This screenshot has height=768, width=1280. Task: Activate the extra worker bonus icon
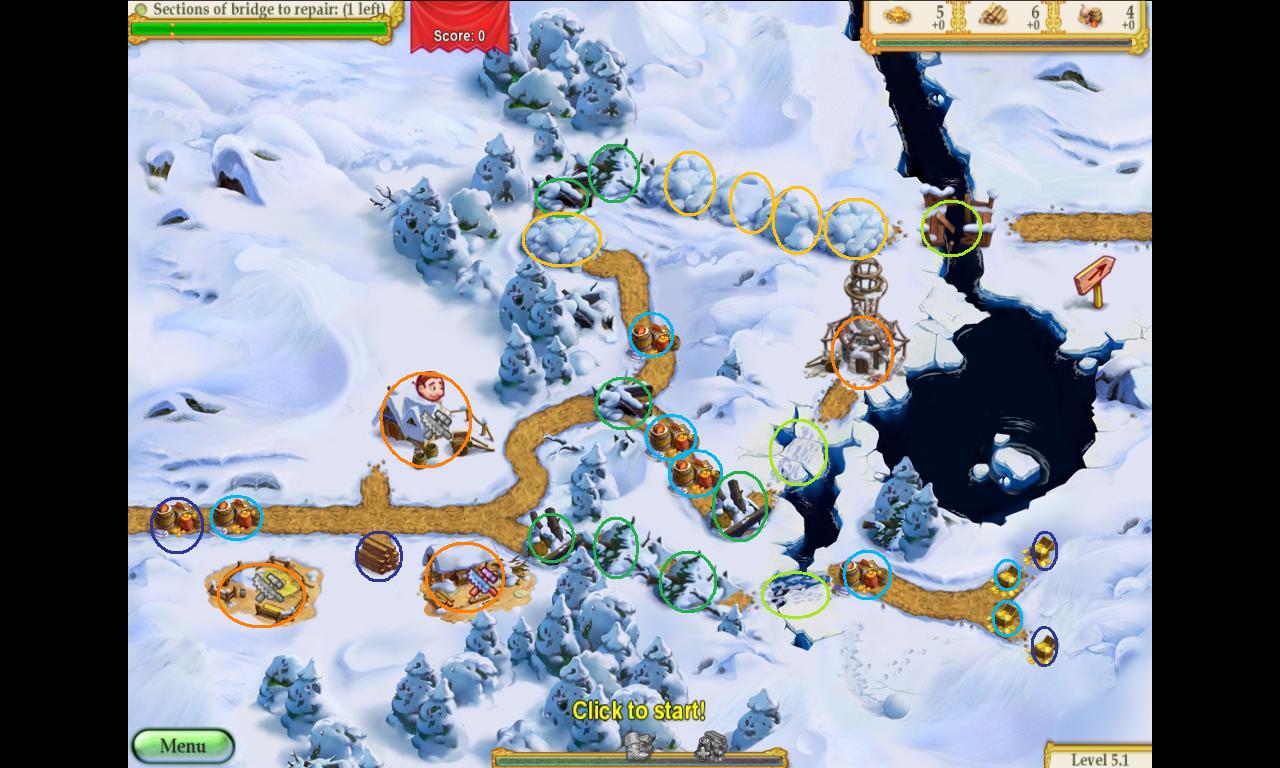point(710,745)
